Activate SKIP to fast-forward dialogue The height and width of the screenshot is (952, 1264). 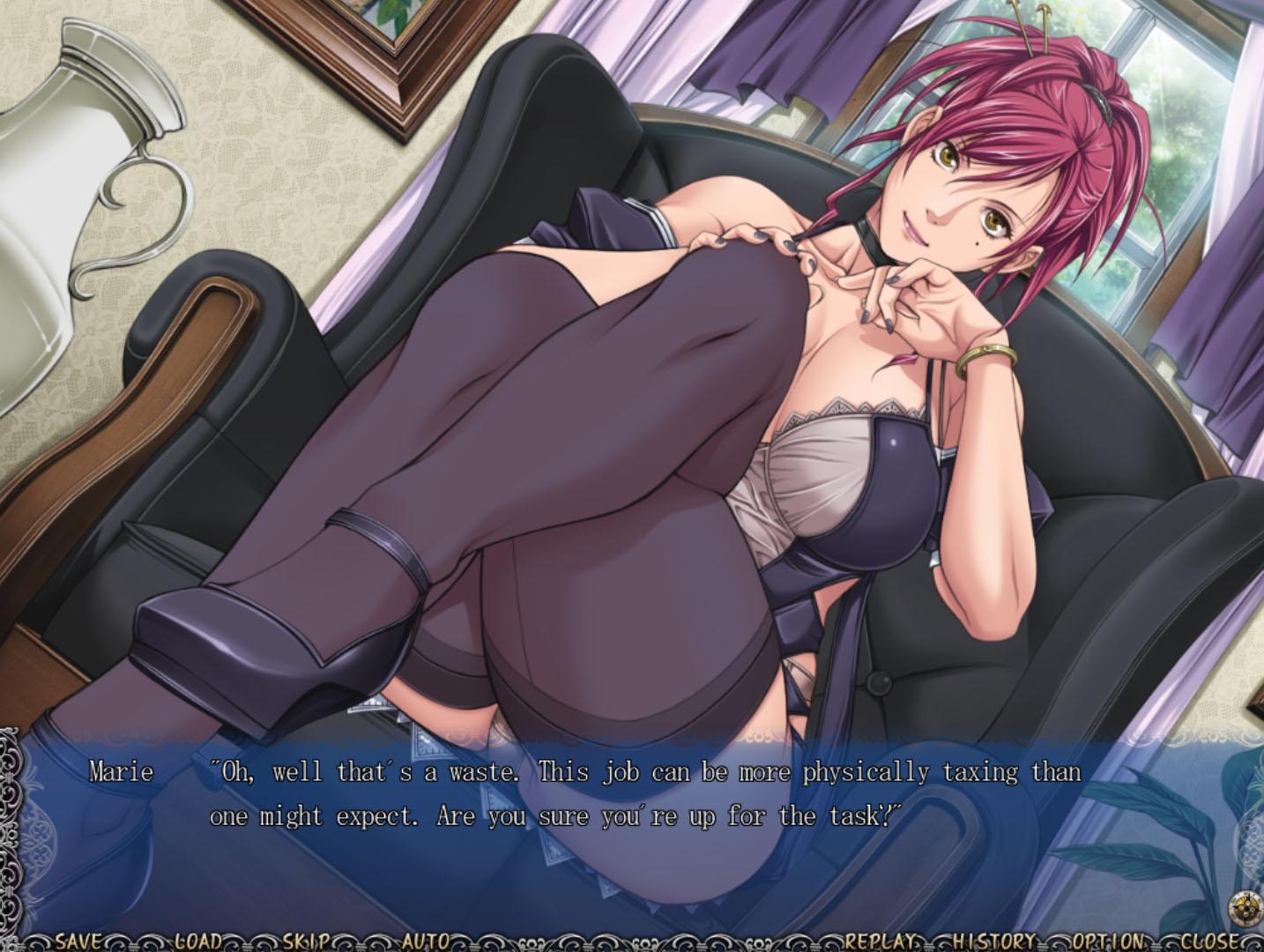[306, 941]
